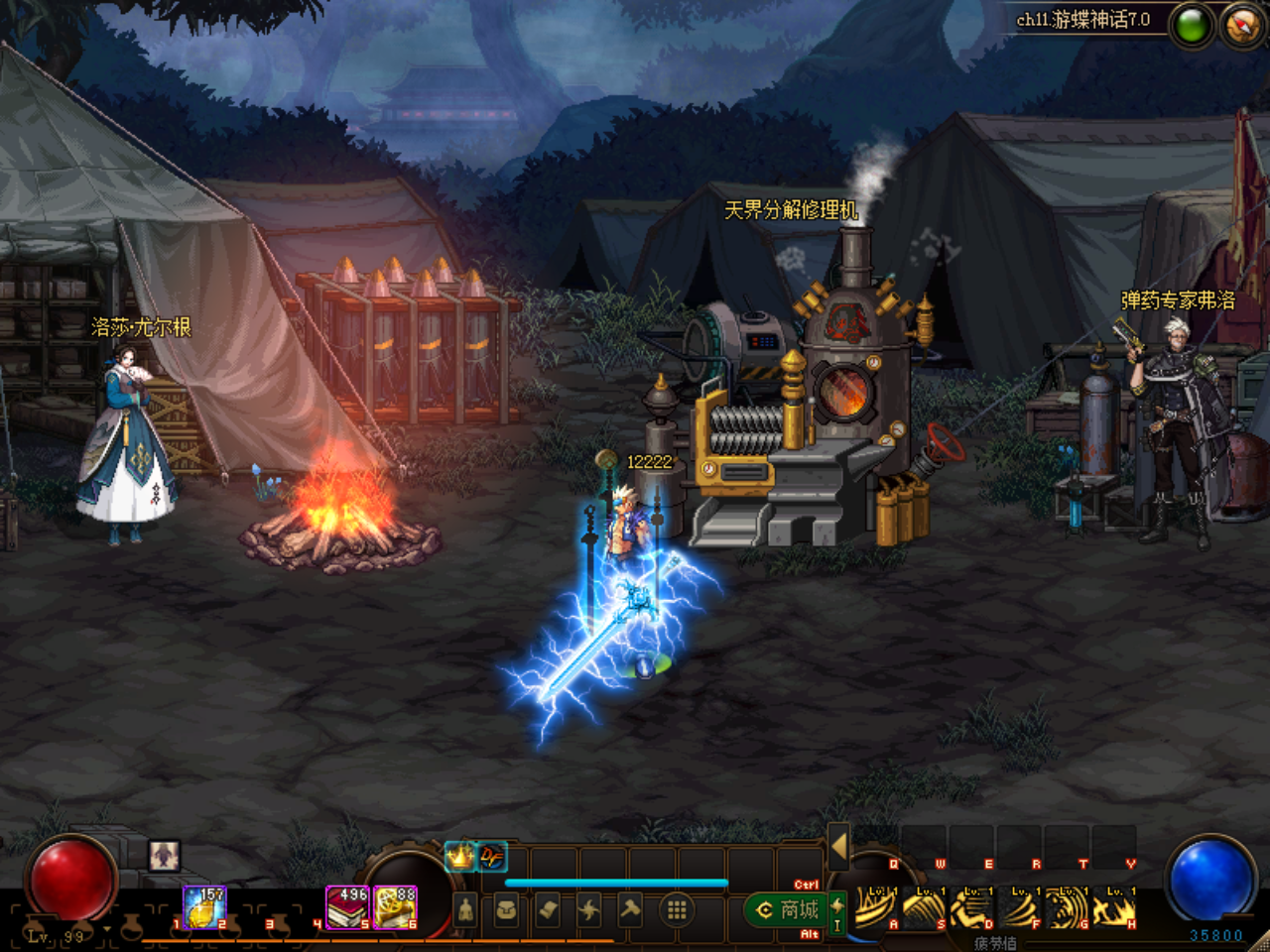1270x952 pixels.
Task: Activate the swirl skill bound to G
Action: tap(1067, 907)
